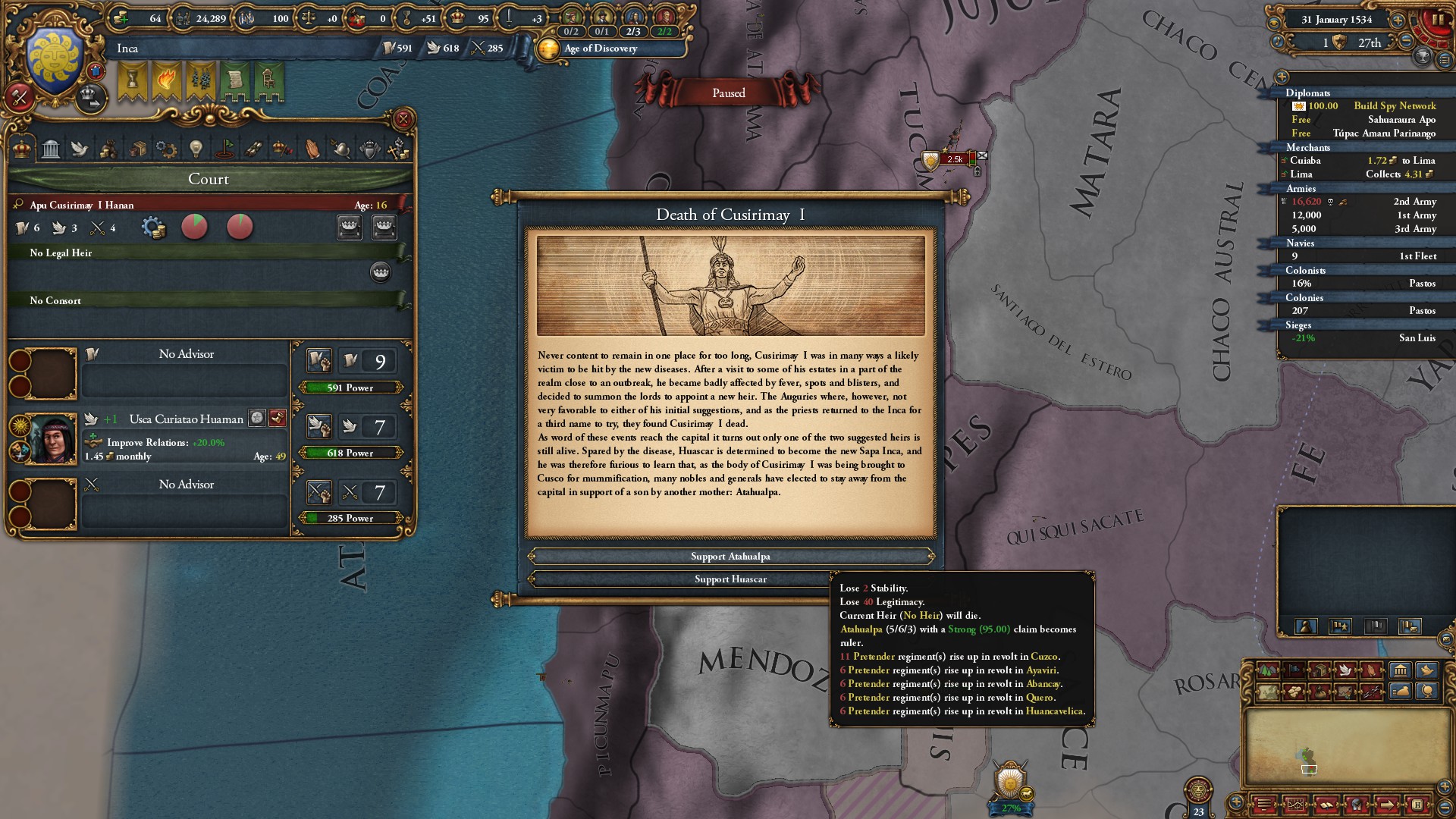Open the Diplomacy tab with dove icon
The image size is (1456, 819).
tap(79, 149)
